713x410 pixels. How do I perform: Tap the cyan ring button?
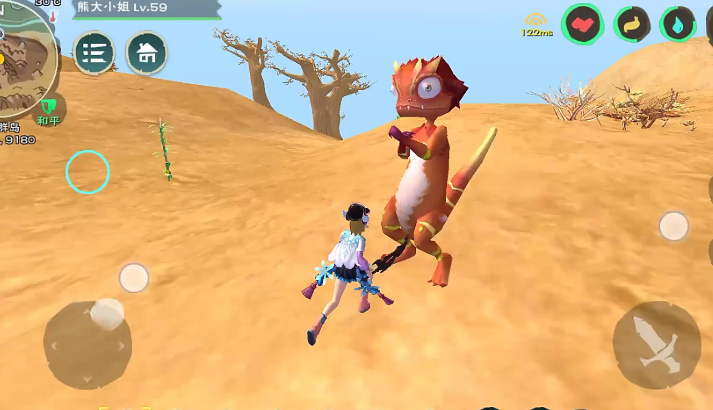pyautogui.click(x=87, y=172)
